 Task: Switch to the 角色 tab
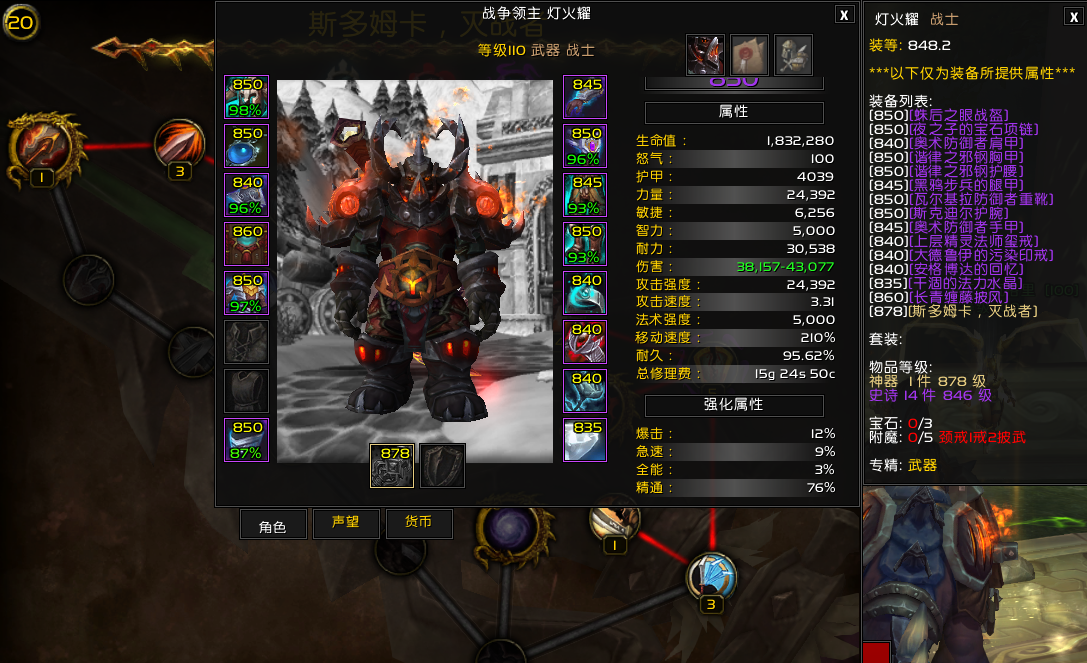[273, 525]
